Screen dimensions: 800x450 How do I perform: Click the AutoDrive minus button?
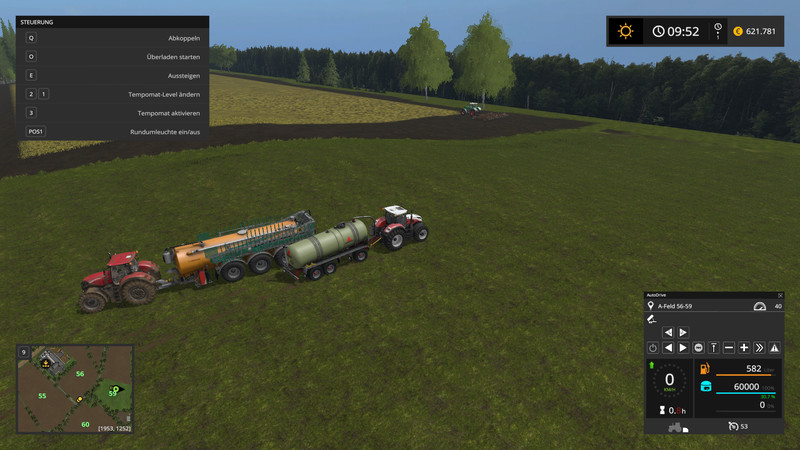[x=729, y=347]
